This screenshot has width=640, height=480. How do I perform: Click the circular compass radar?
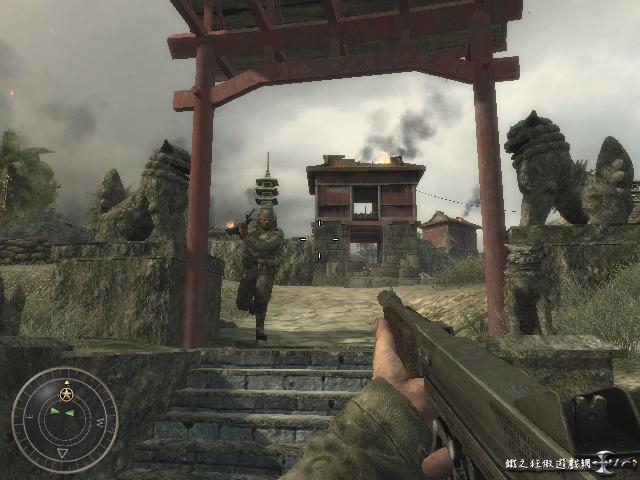click(64, 420)
